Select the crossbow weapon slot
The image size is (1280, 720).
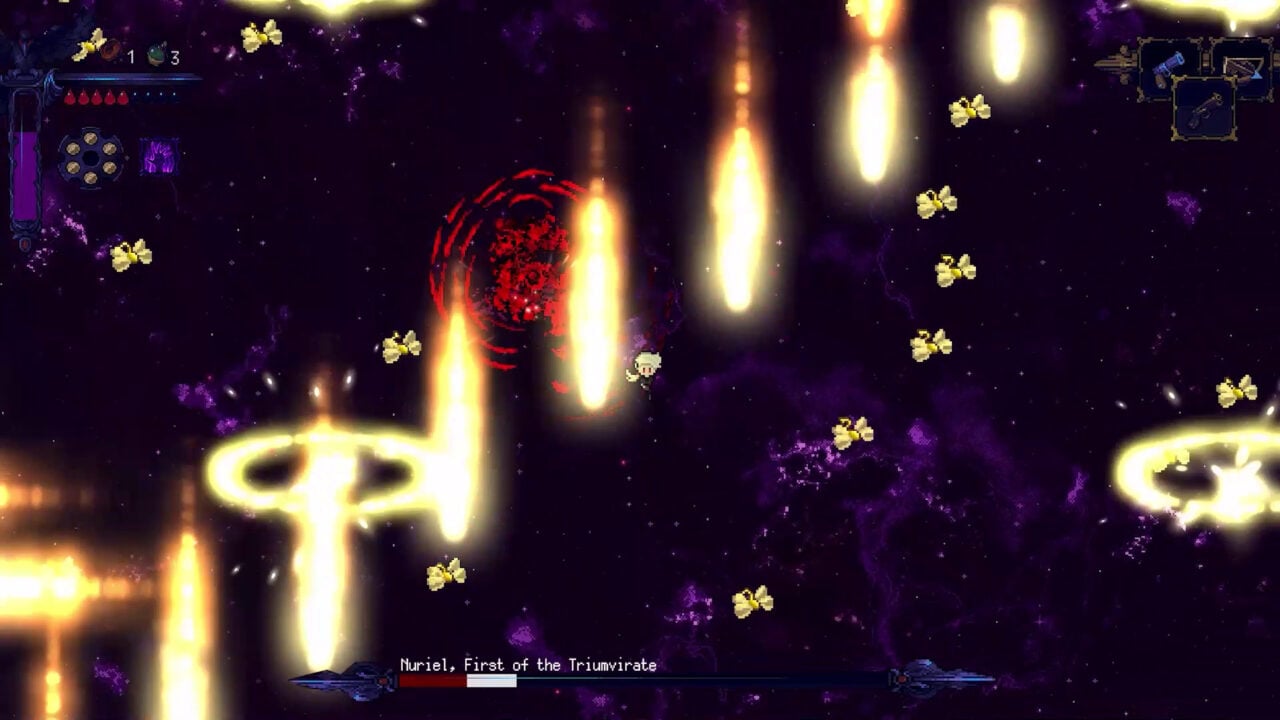[x=1243, y=67]
